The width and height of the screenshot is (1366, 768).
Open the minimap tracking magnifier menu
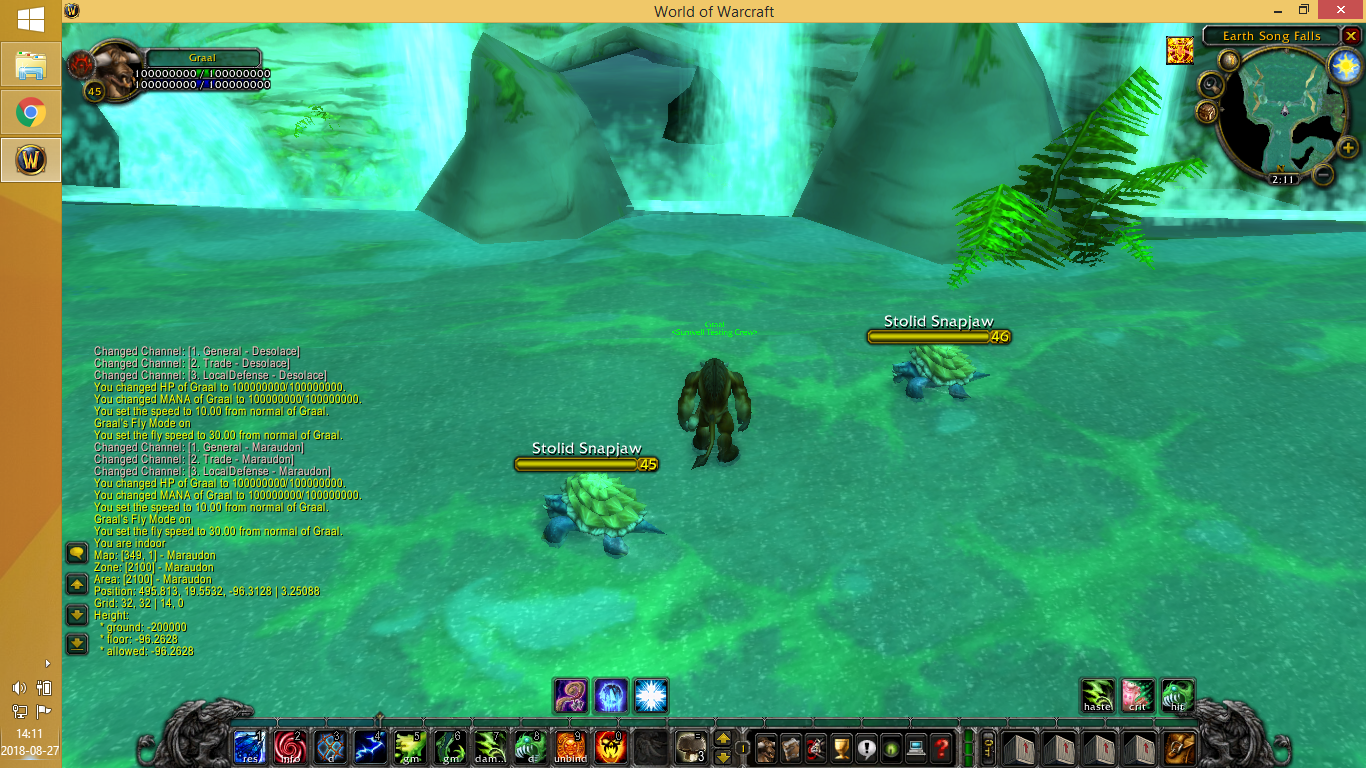pos(1210,84)
